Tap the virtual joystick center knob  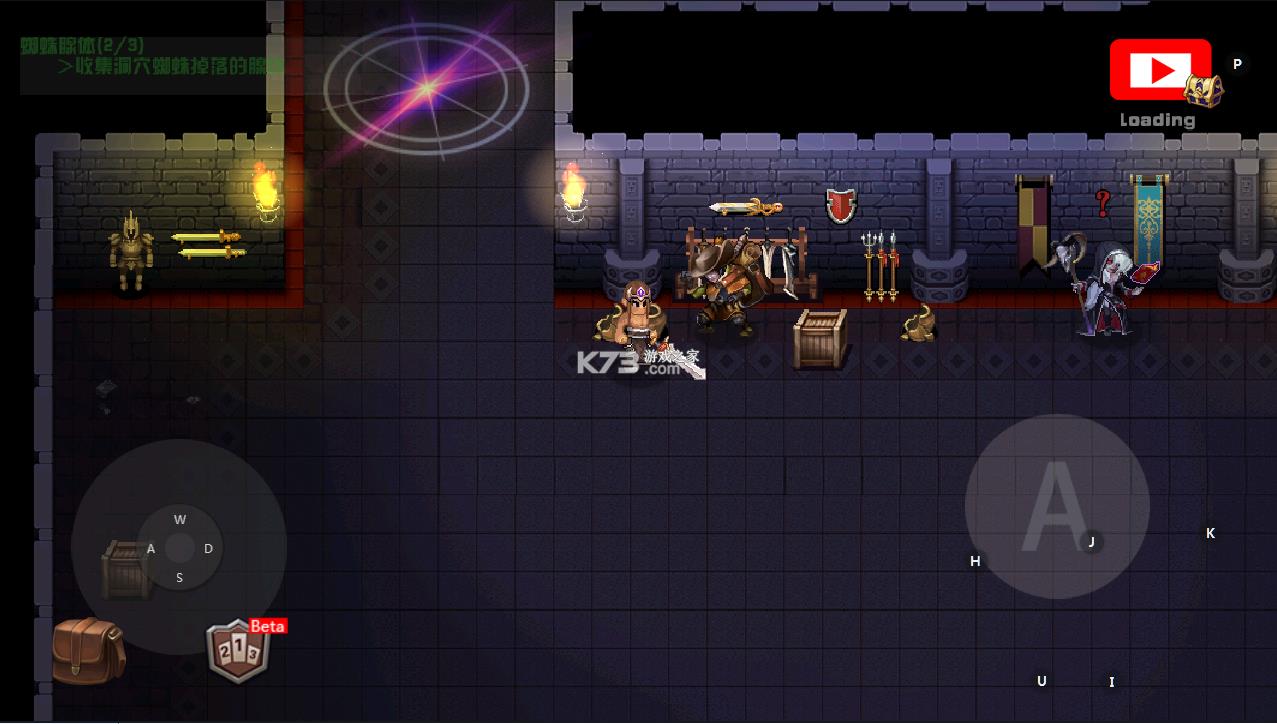pos(180,548)
